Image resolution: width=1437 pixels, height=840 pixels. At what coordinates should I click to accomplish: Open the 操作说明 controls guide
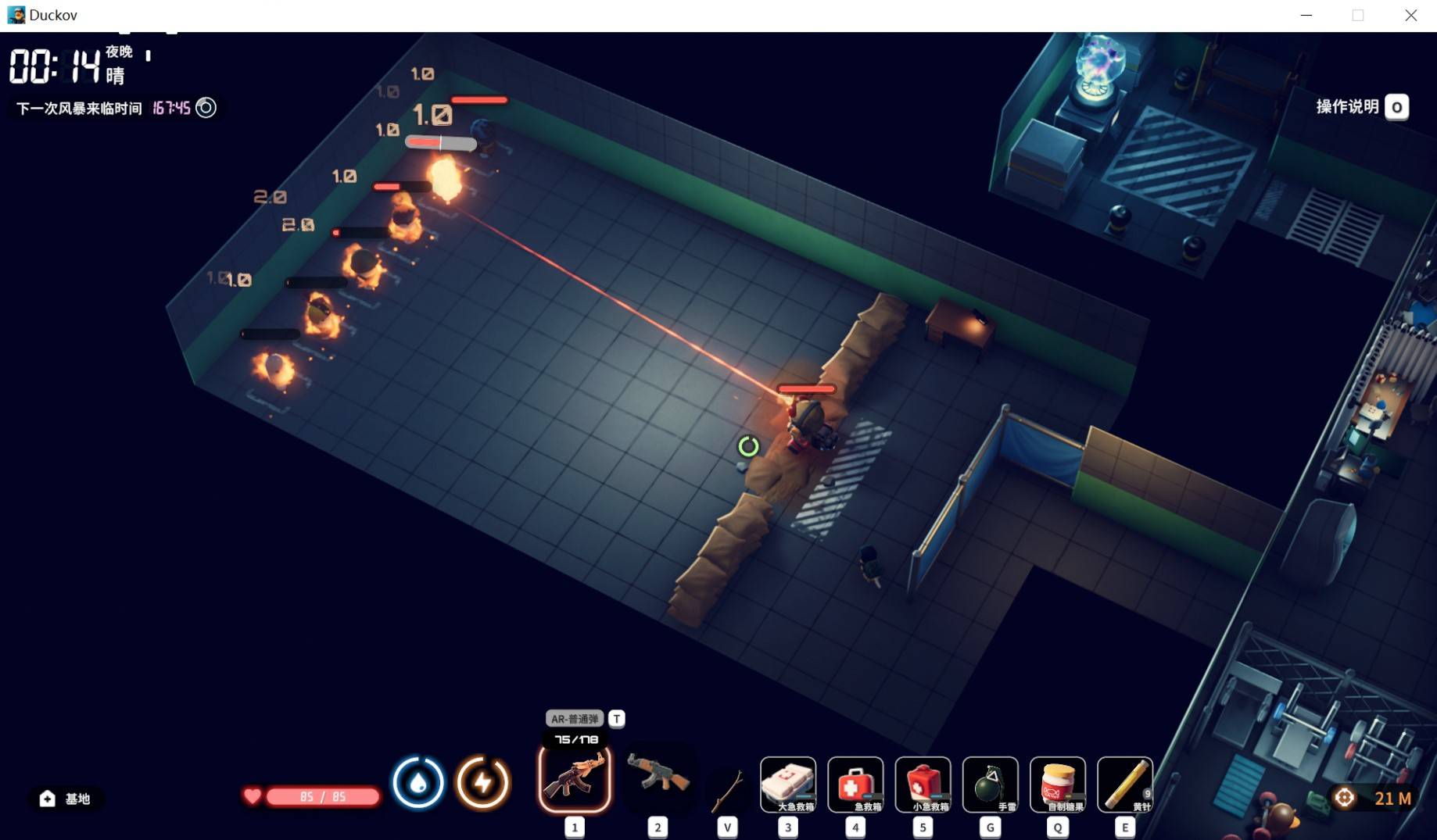pyautogui.click(x=1361, y=107)
